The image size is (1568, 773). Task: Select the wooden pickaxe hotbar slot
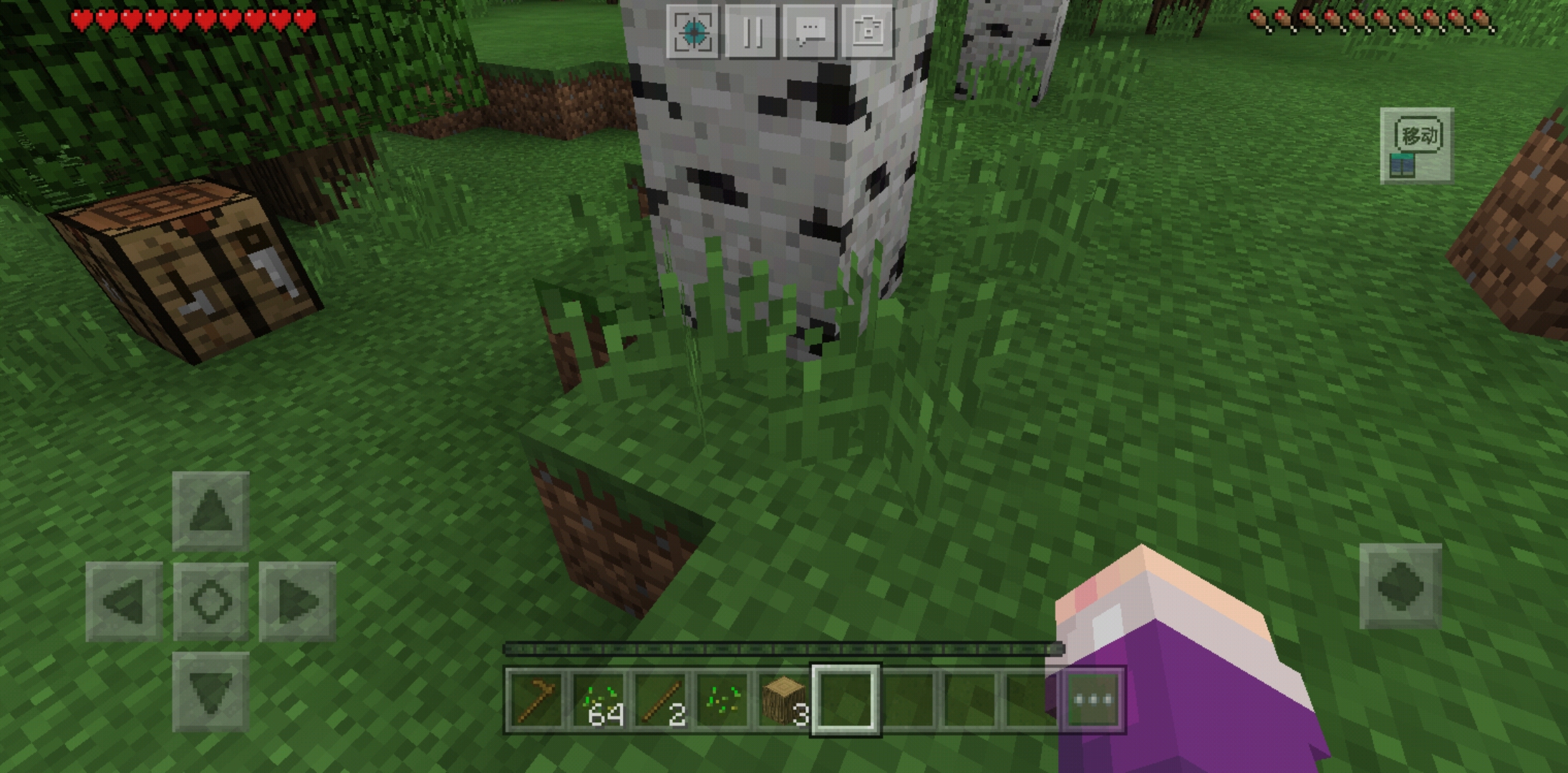click(x=537, y=699)
